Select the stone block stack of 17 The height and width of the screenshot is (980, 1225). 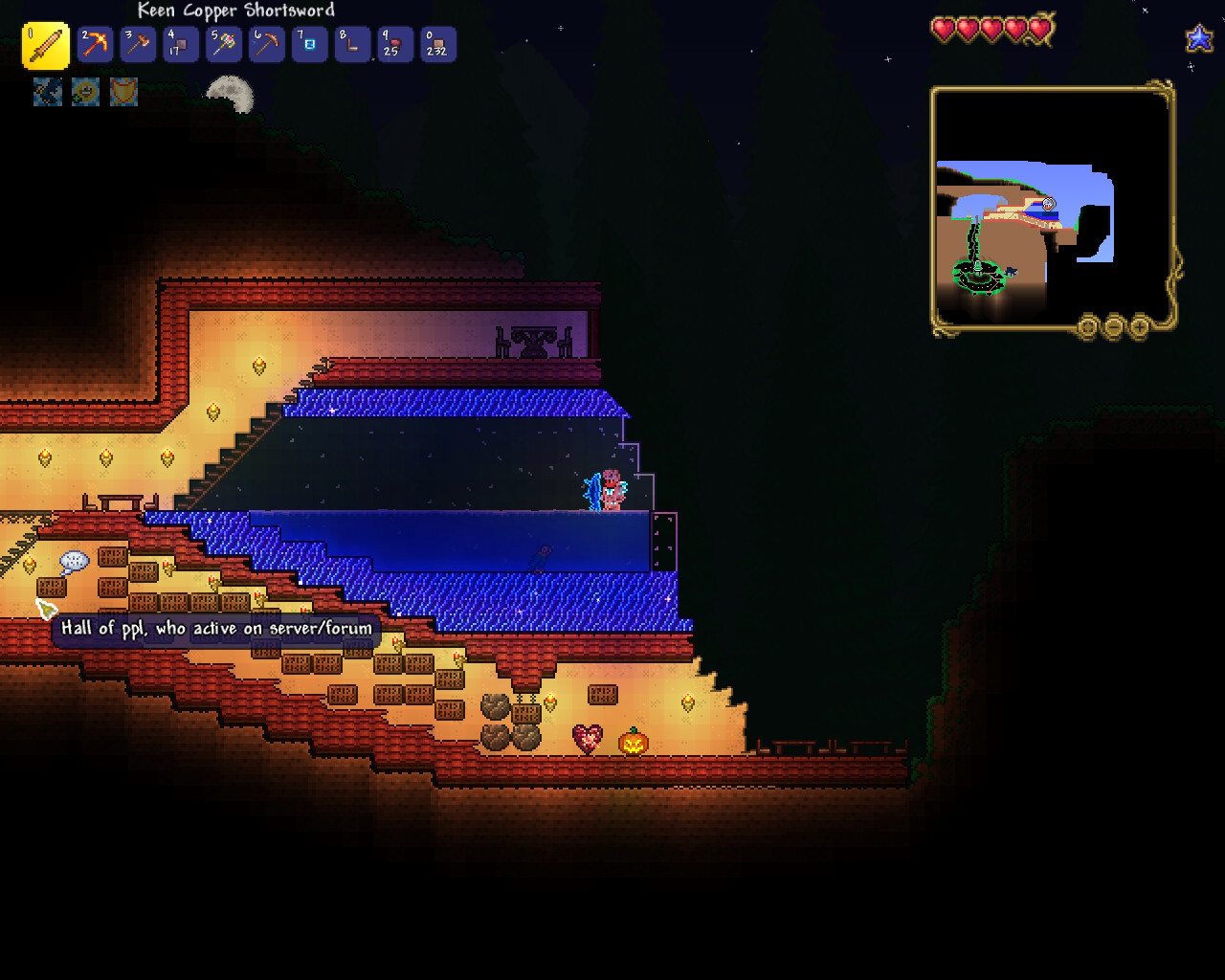tap(180, 45)
